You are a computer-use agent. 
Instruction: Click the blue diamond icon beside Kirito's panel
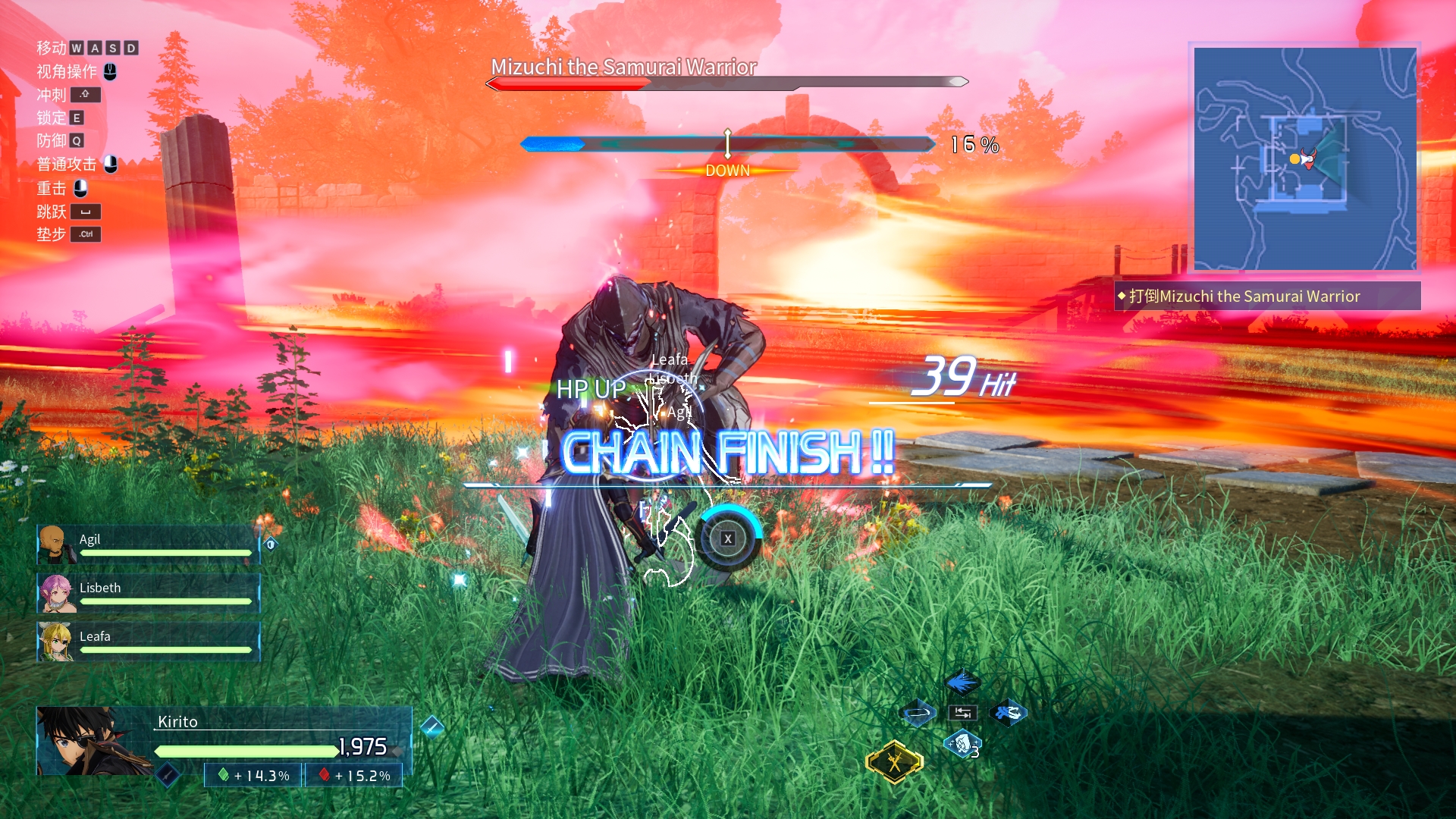point(431,726)
